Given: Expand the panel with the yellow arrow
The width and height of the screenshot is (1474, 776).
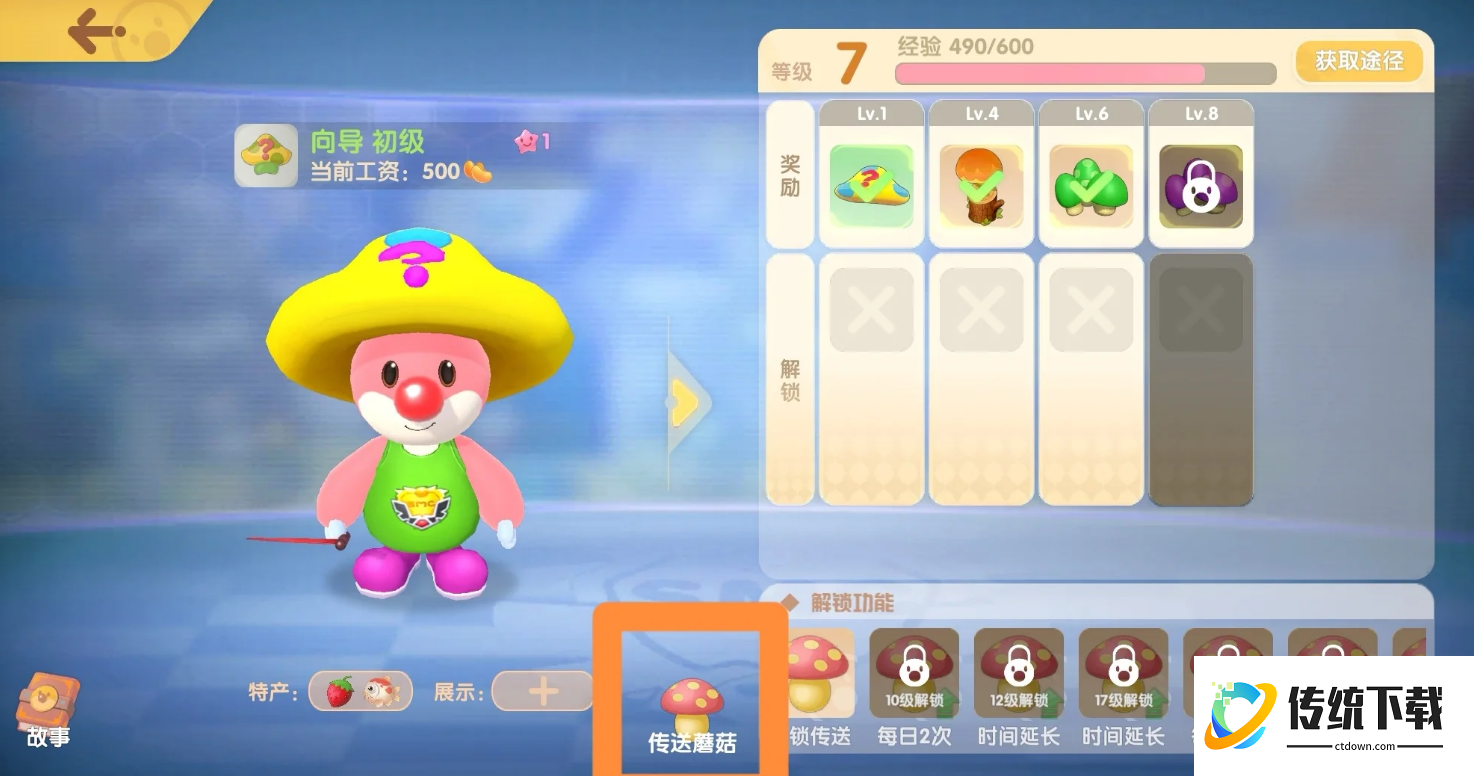Looking at the screenshot, I should 686,401.
